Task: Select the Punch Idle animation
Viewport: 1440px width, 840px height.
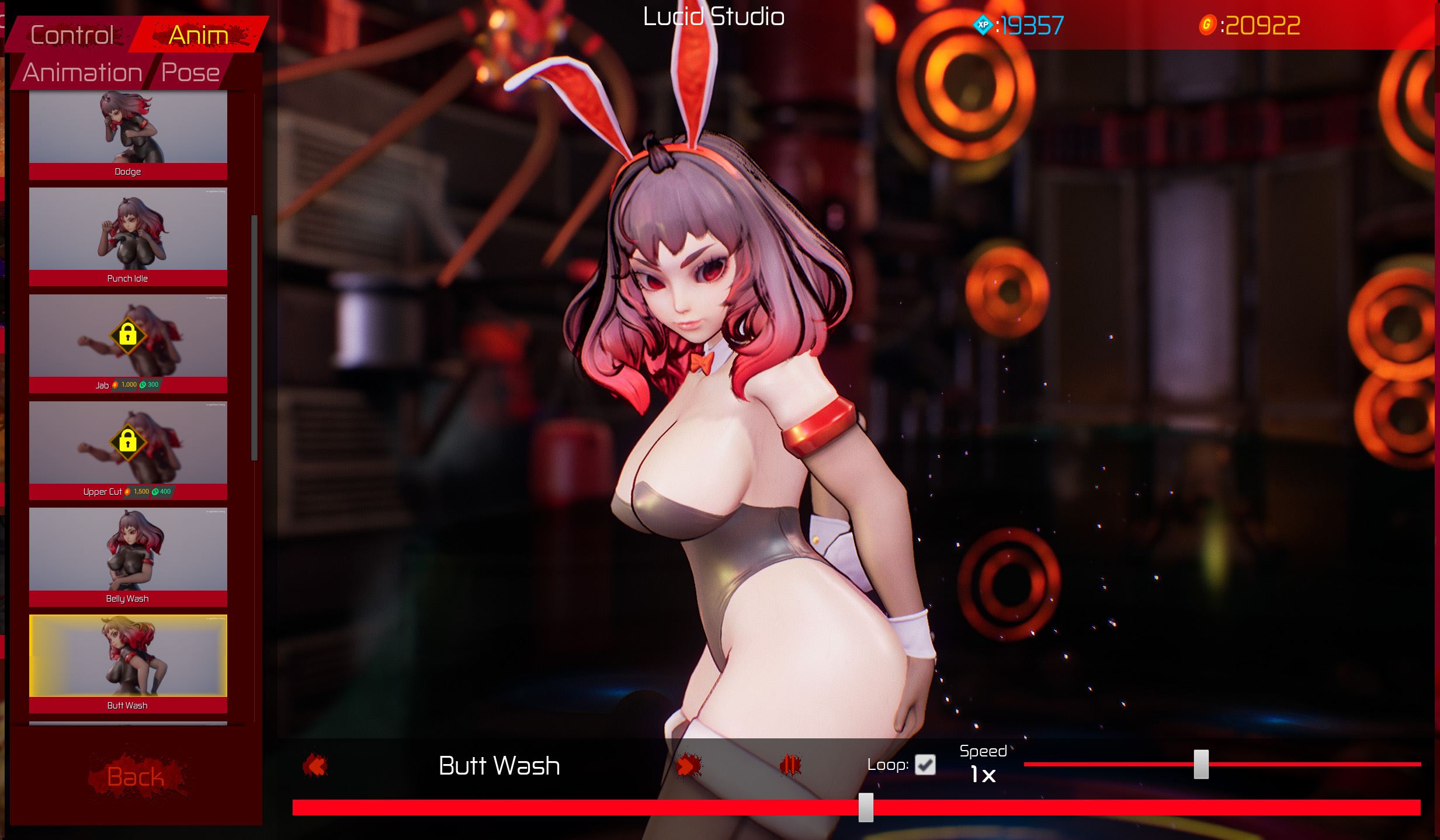Action: (x=128, y=230)
